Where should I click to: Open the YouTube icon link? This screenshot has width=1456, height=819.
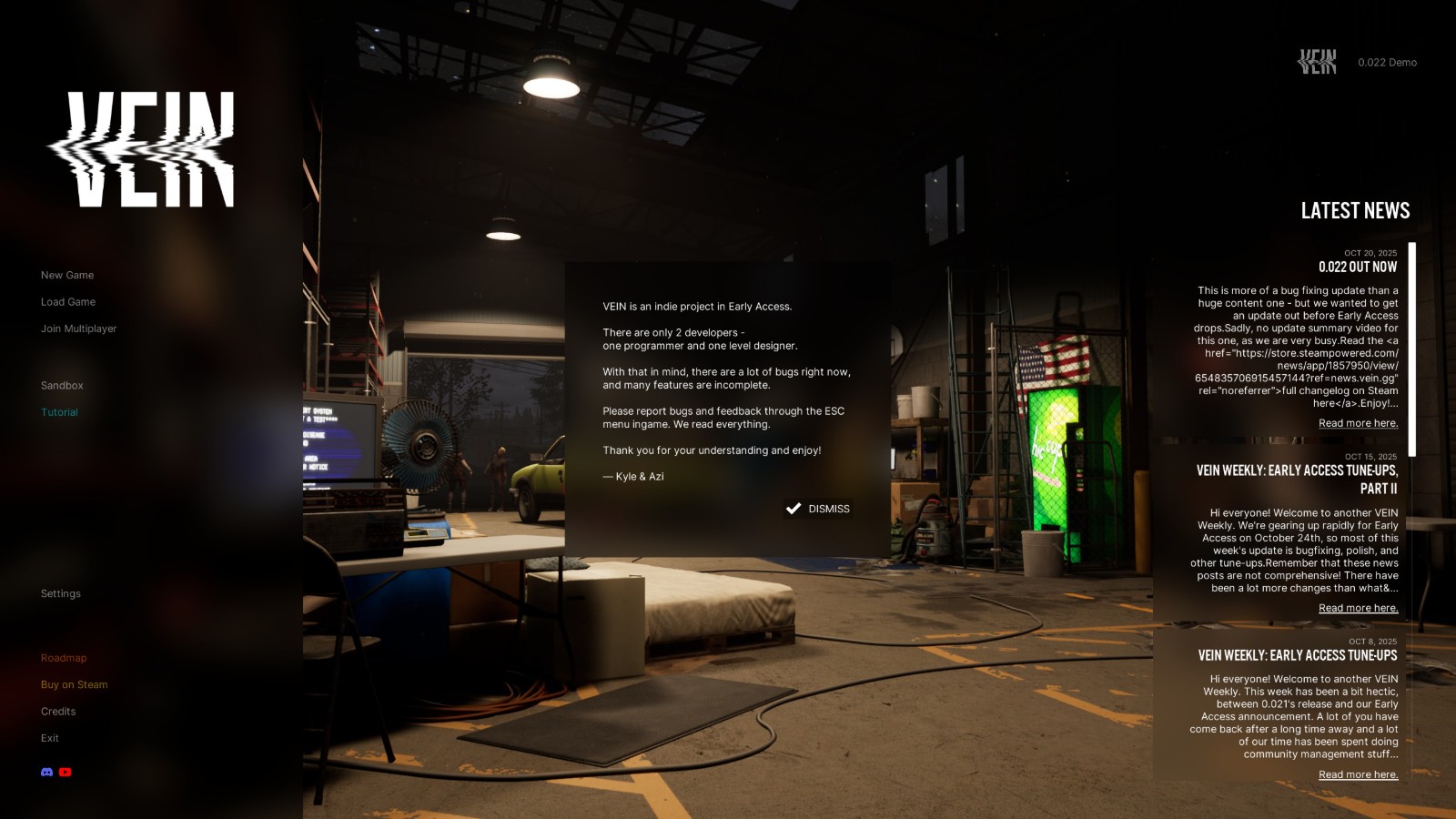pyautogui.click(x=65, y=772)
